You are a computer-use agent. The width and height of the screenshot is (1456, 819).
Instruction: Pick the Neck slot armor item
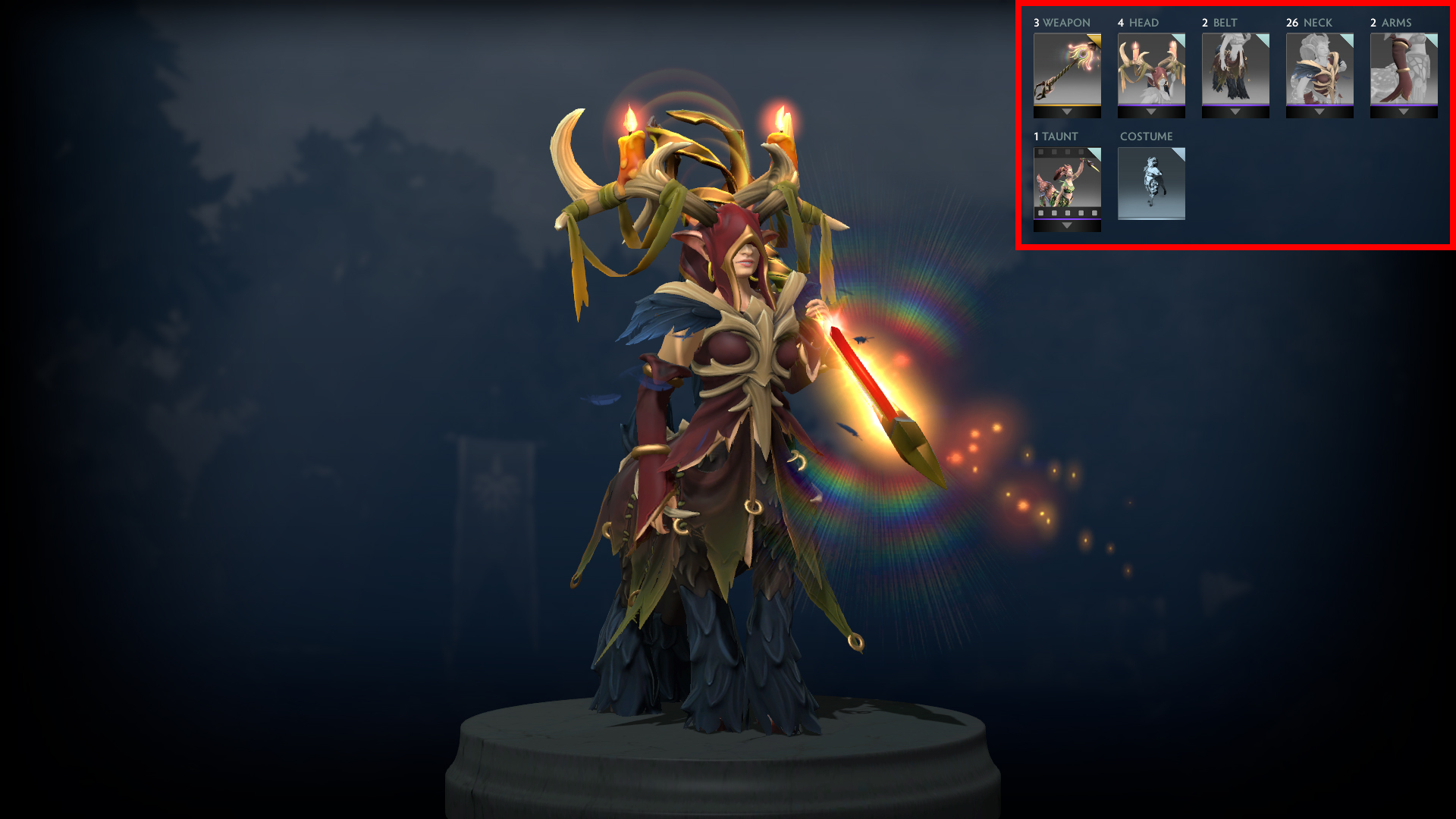click(1319, 69)
